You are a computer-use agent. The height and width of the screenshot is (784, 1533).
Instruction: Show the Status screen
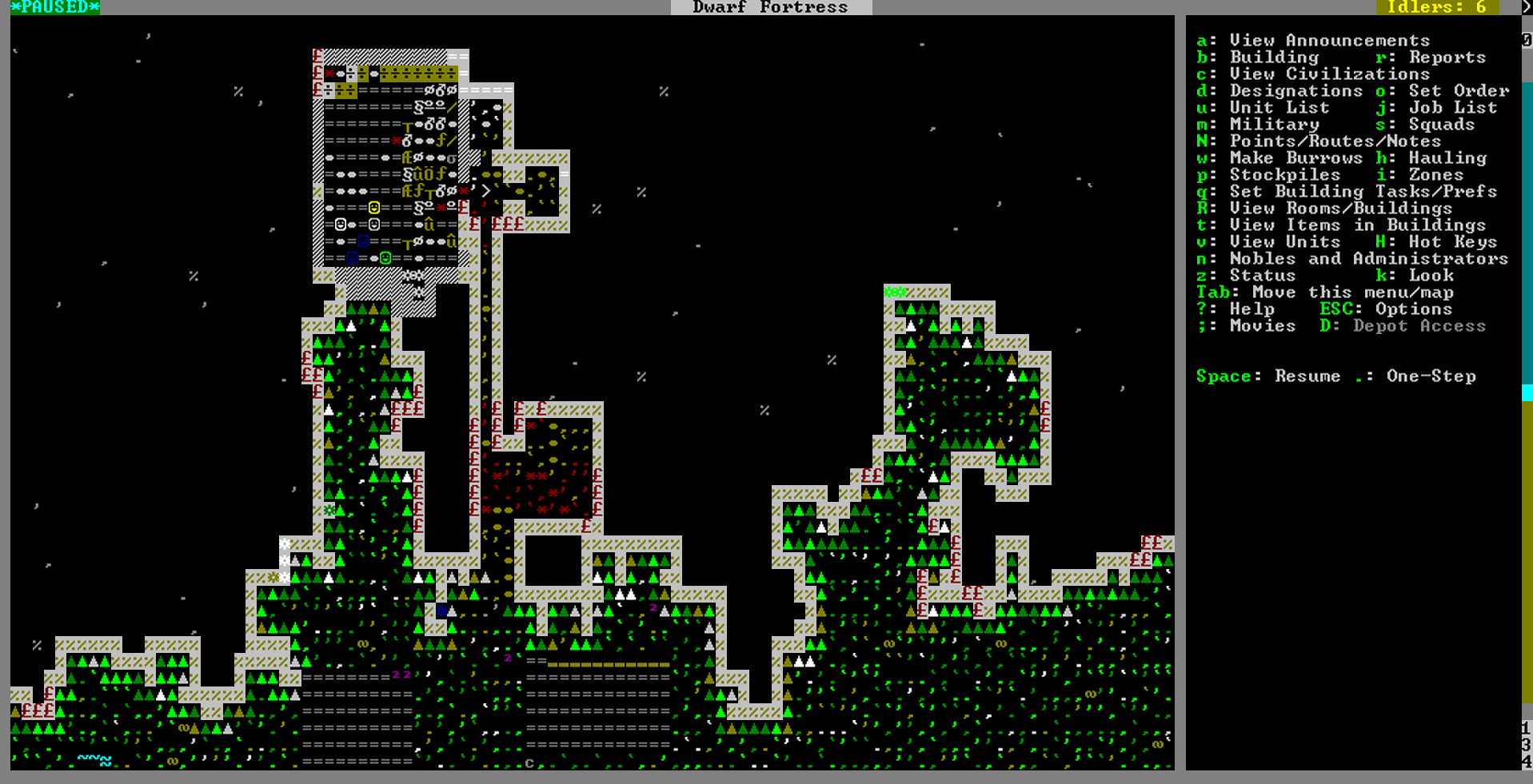[1262, 275]
